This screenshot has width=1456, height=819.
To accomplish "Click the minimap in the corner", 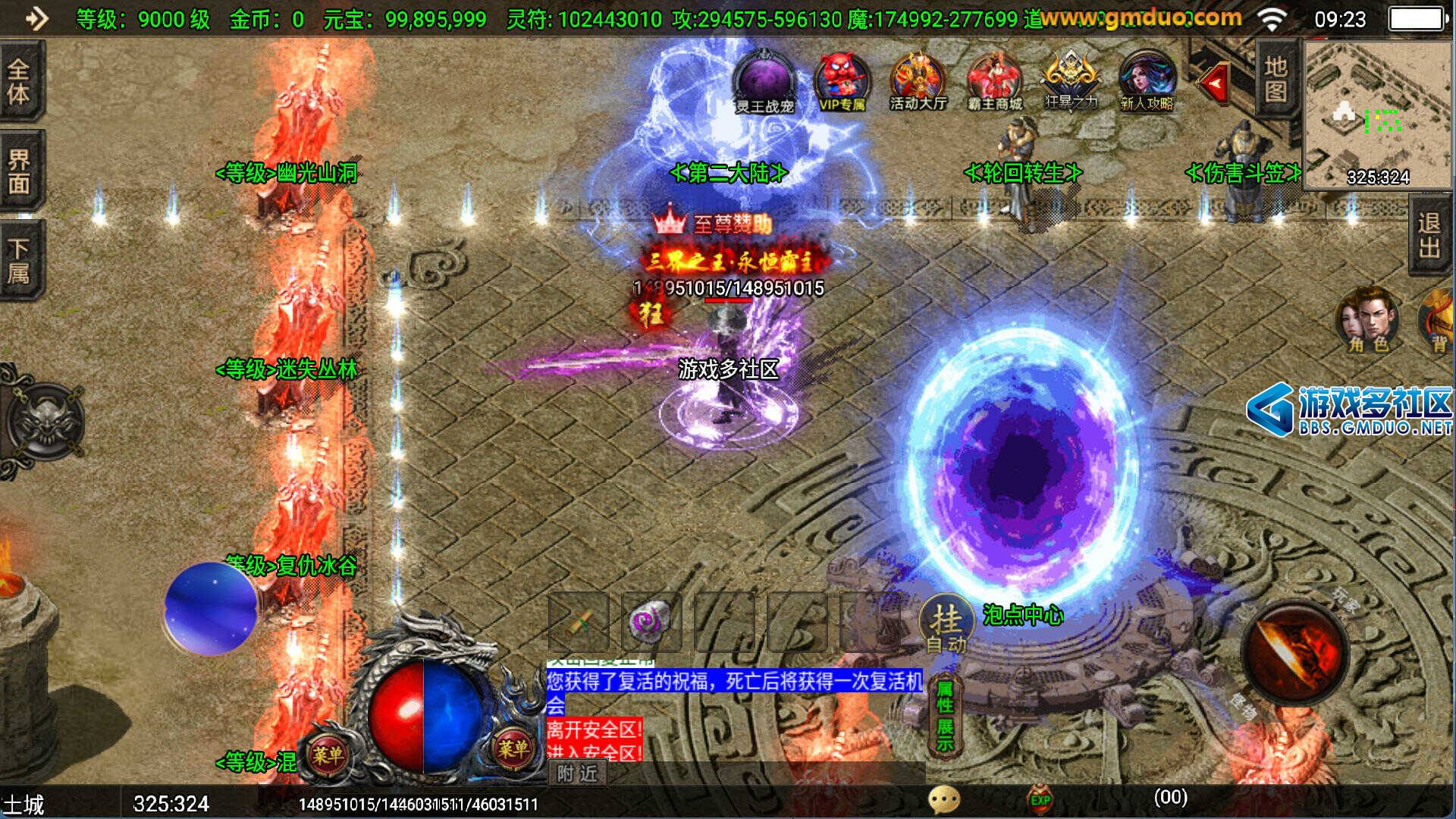I will pos(1376,114).
